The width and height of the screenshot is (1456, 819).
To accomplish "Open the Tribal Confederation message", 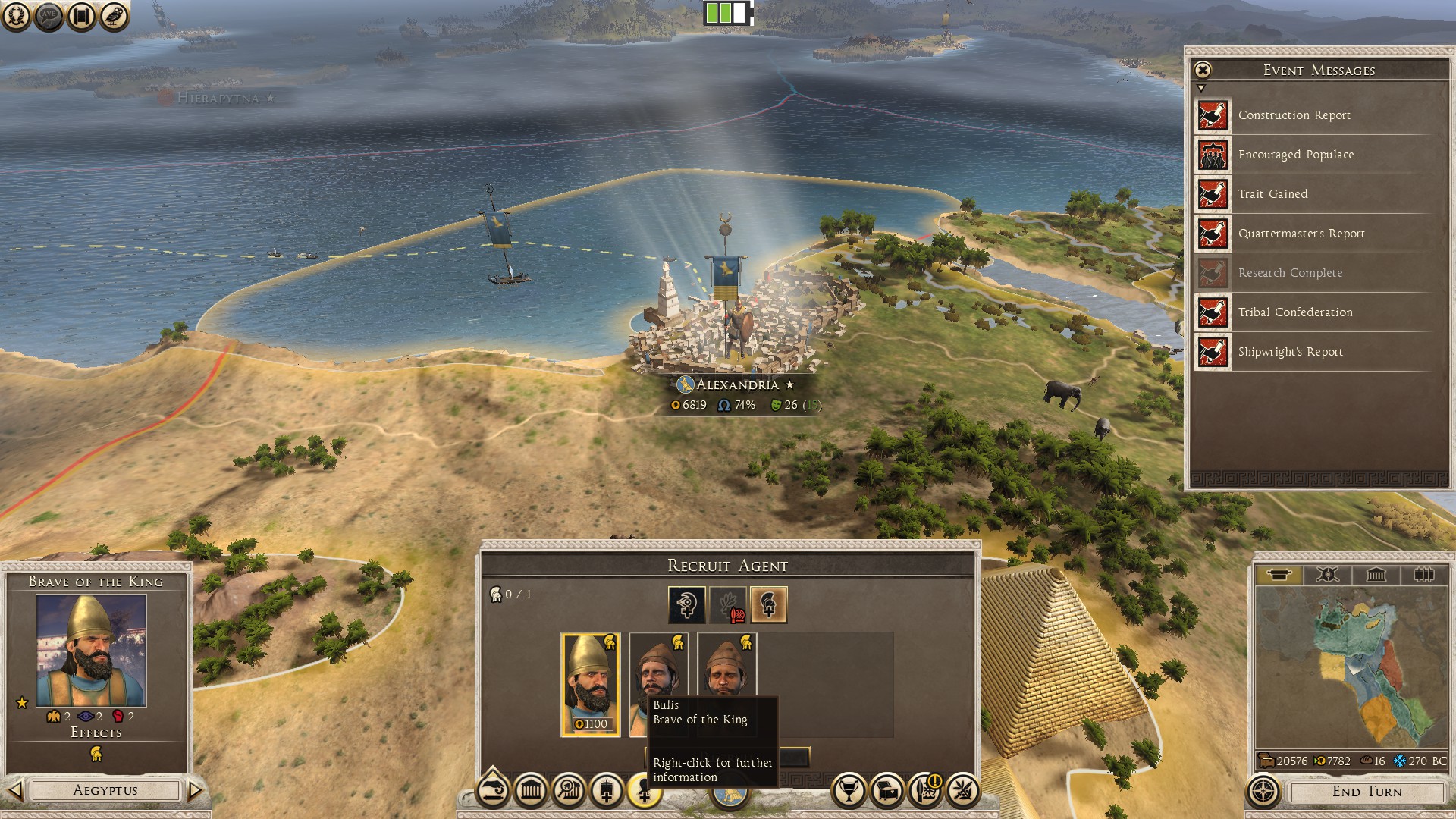I will (1294, 312).
